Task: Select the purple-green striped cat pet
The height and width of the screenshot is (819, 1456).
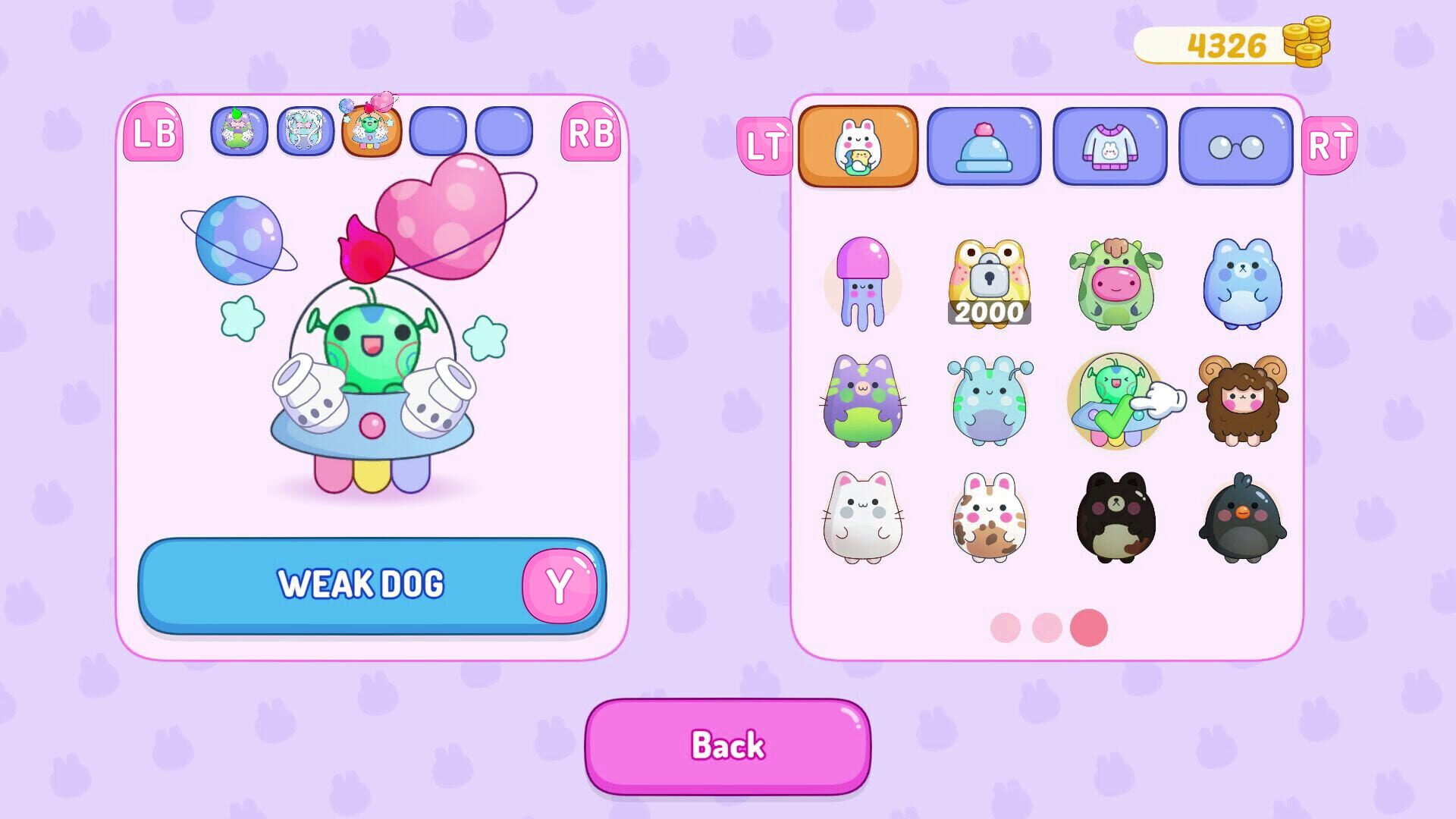Action: click(x=861, y=400)
